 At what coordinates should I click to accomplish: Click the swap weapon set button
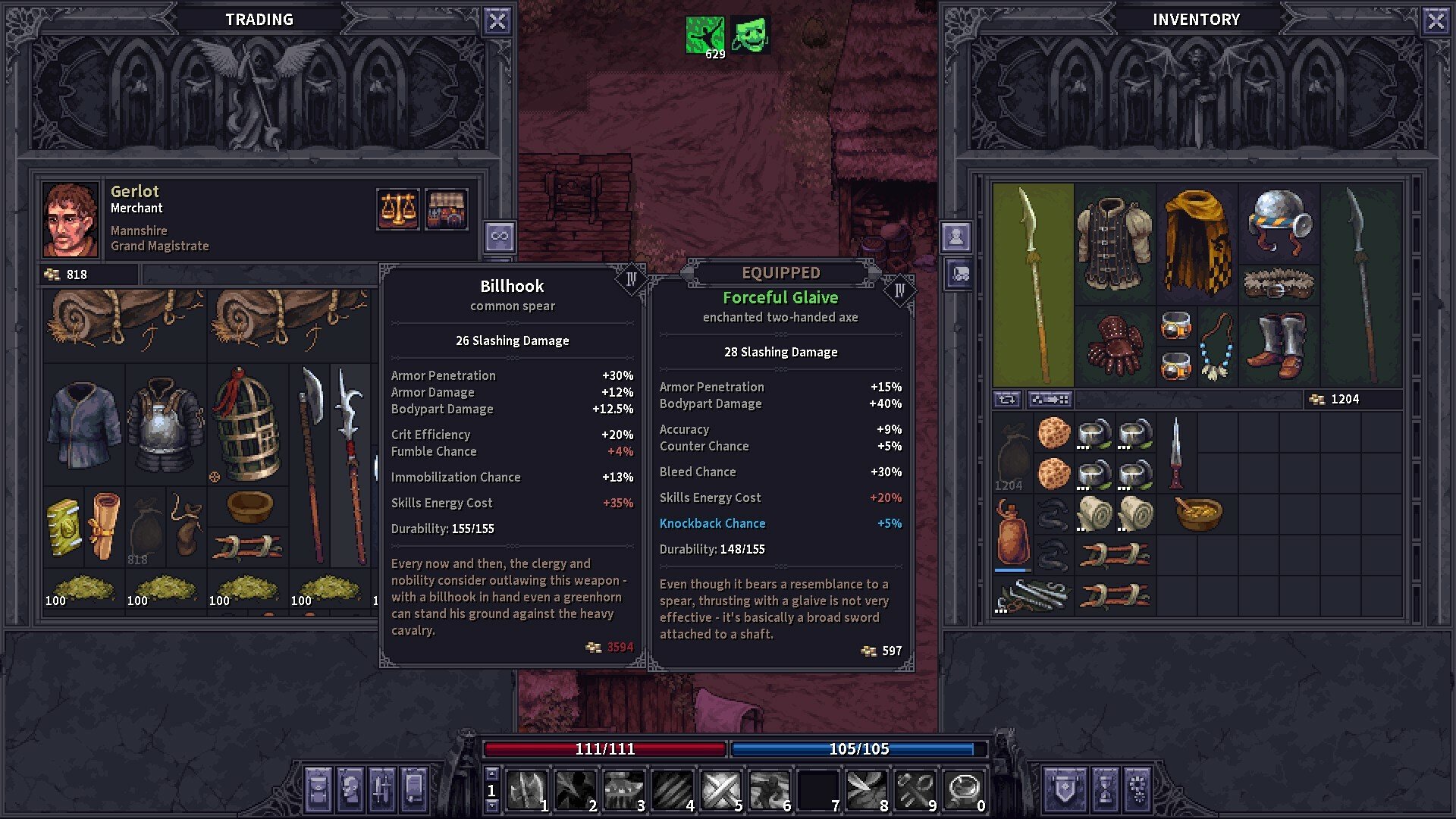(1007, 400)
